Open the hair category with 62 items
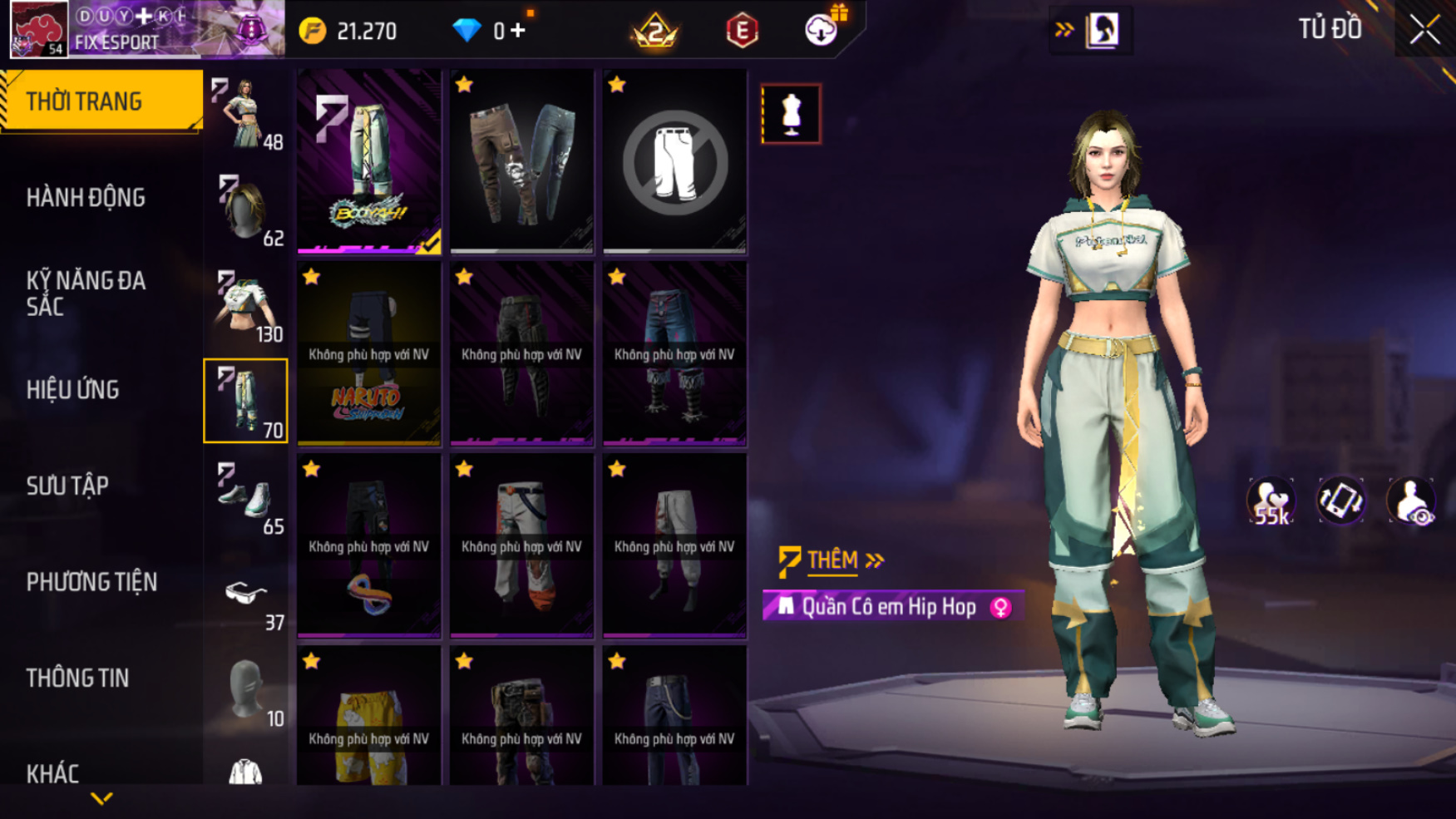The width and height of the screenshot is (1456, 819). [x=246, y=210]
